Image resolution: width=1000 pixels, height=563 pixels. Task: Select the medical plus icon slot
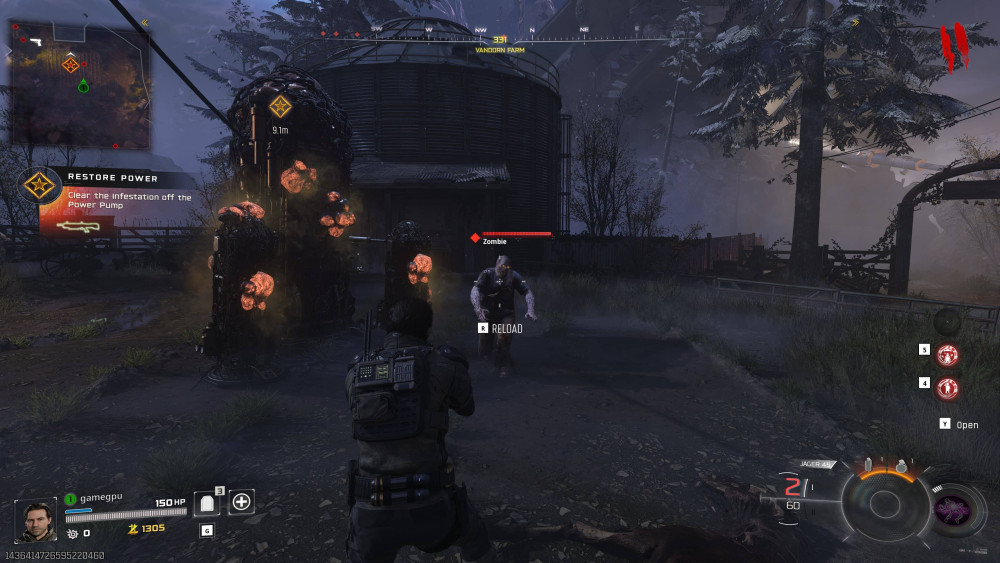pos(241,502)
